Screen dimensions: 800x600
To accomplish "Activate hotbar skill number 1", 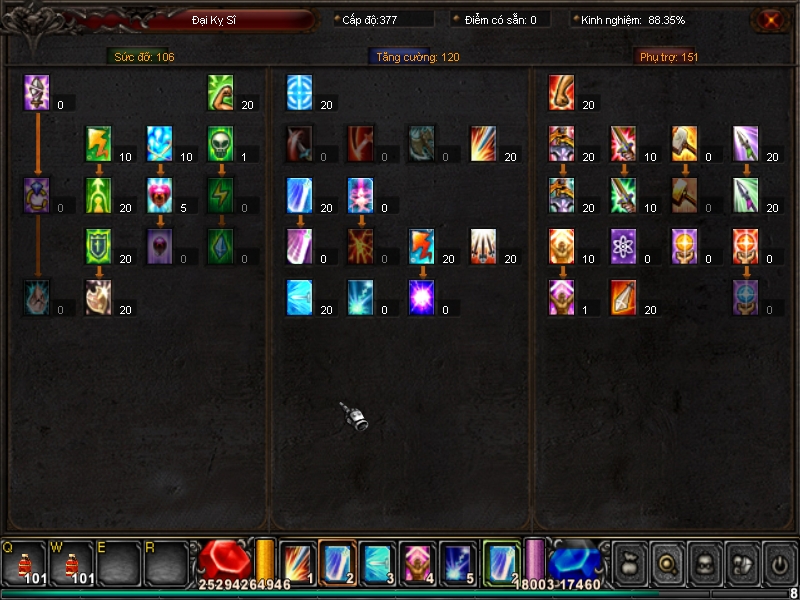I will pyautogui.click(x=298, y=562).
